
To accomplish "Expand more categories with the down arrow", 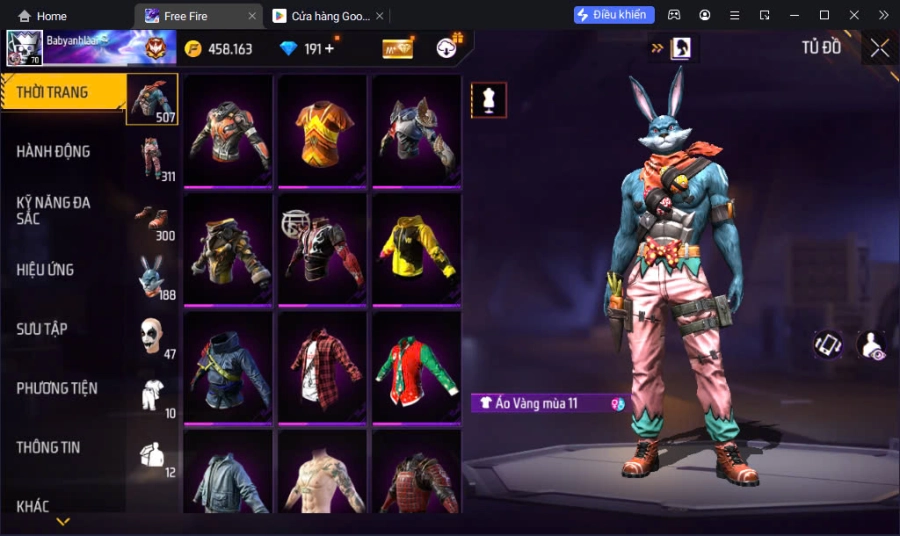I will click(x=63, y=522).
